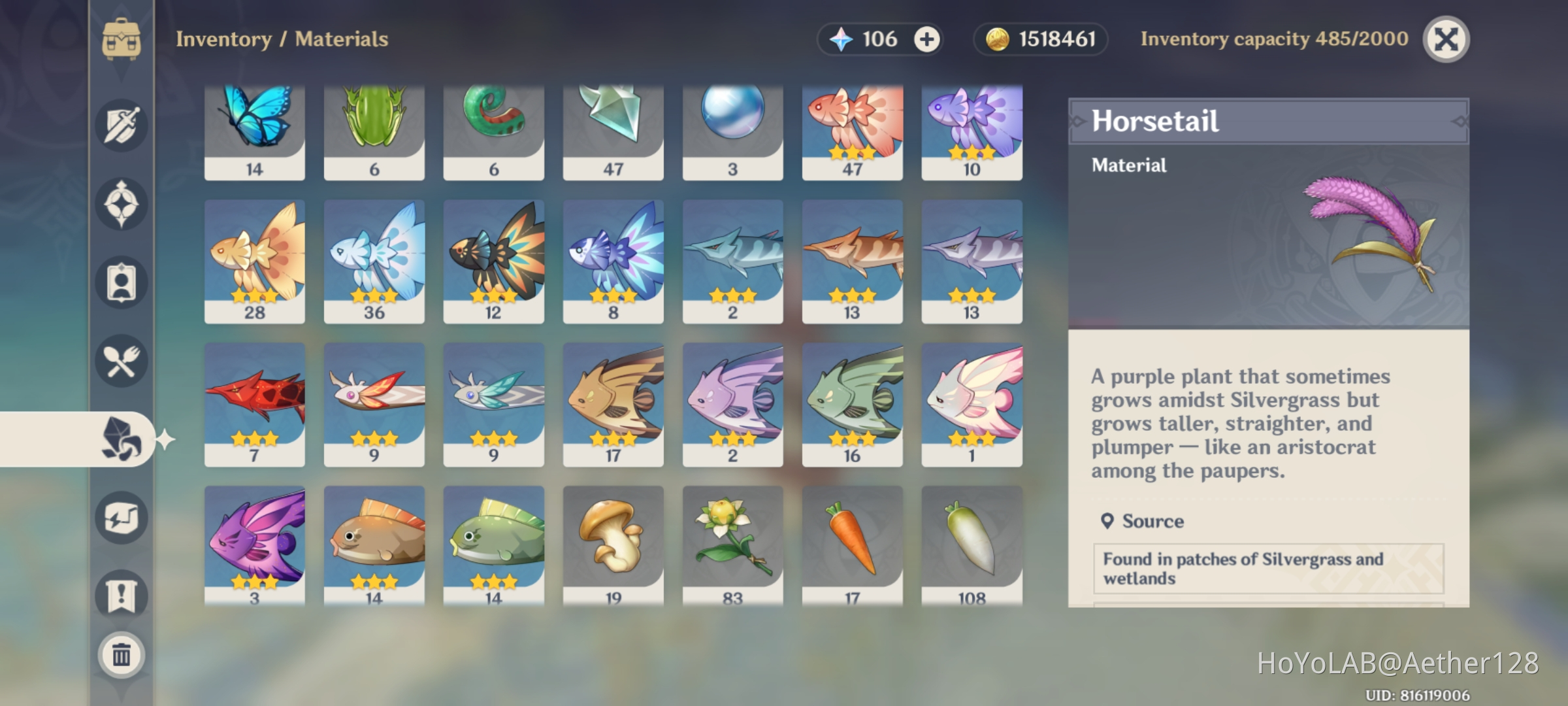Select the Materials crystal tab
Viewport: 1568px width, 706px height.
(x=121, y=440)
